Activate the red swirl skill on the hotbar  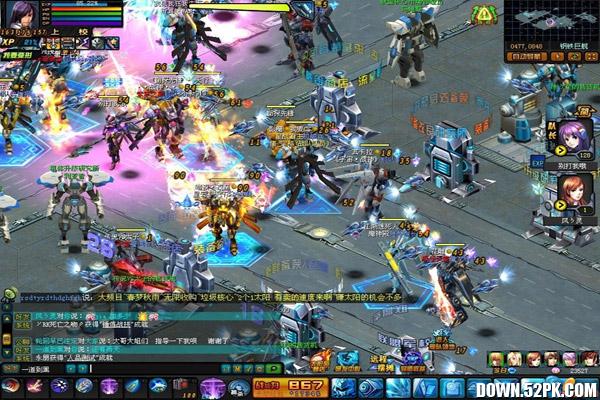tap(11, 386)
